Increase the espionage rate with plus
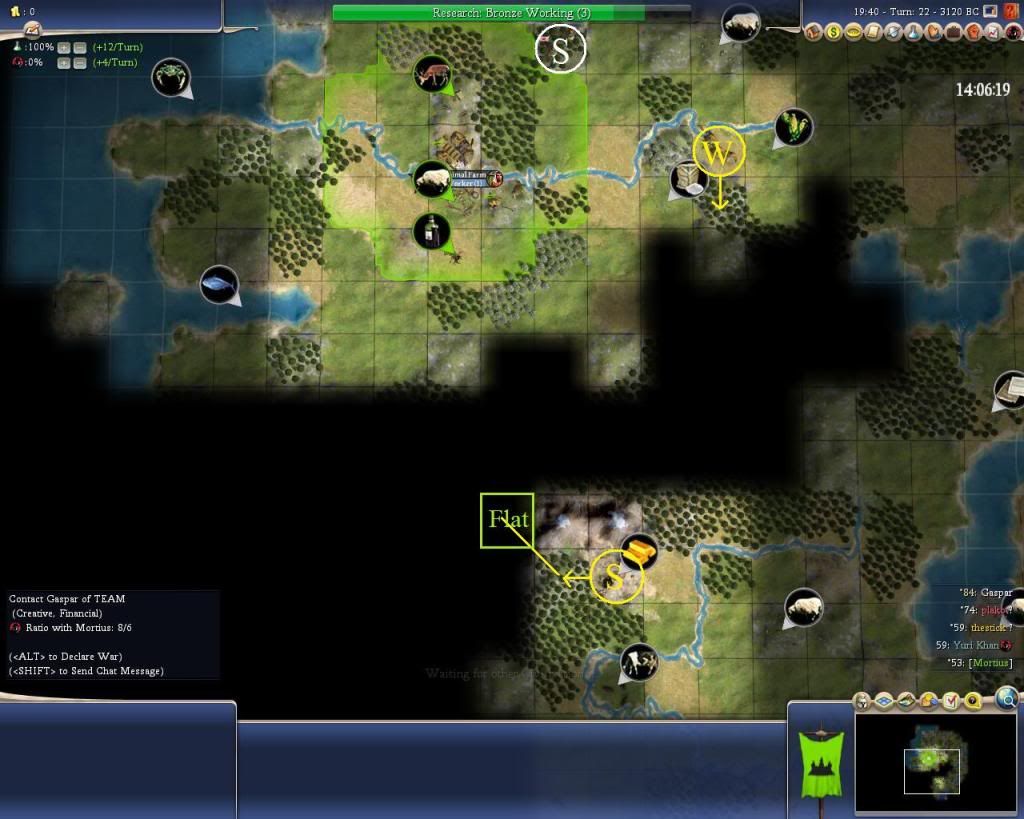The height and width of the screenshot is (819, 1024). click(64, 63)
